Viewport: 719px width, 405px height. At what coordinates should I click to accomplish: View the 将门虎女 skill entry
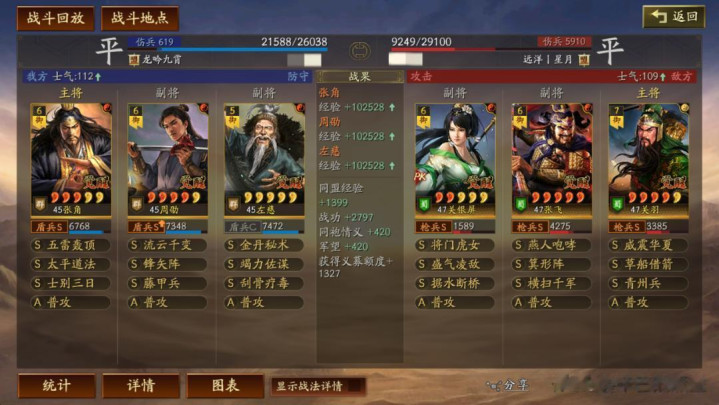[x=455, y=244]
